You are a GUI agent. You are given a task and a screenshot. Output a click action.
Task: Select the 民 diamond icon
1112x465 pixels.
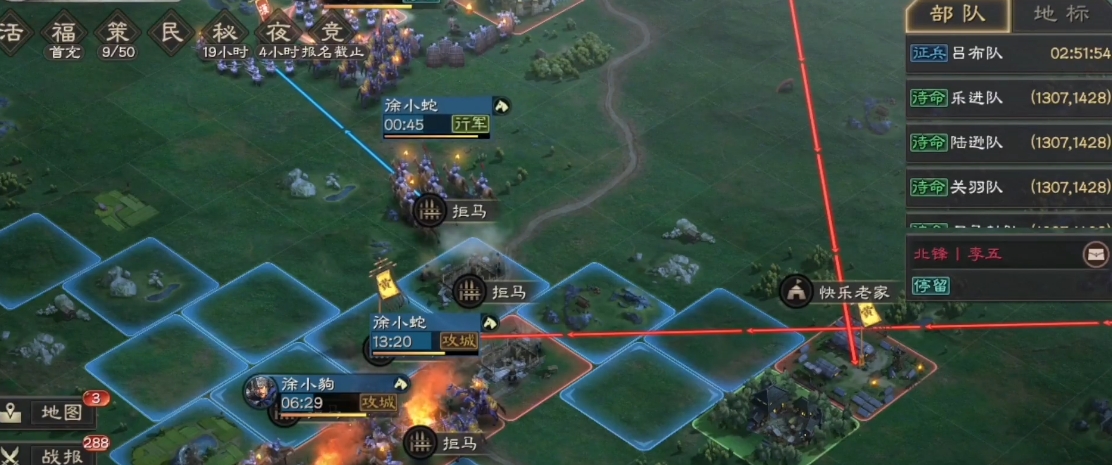[x=172, y=31]
